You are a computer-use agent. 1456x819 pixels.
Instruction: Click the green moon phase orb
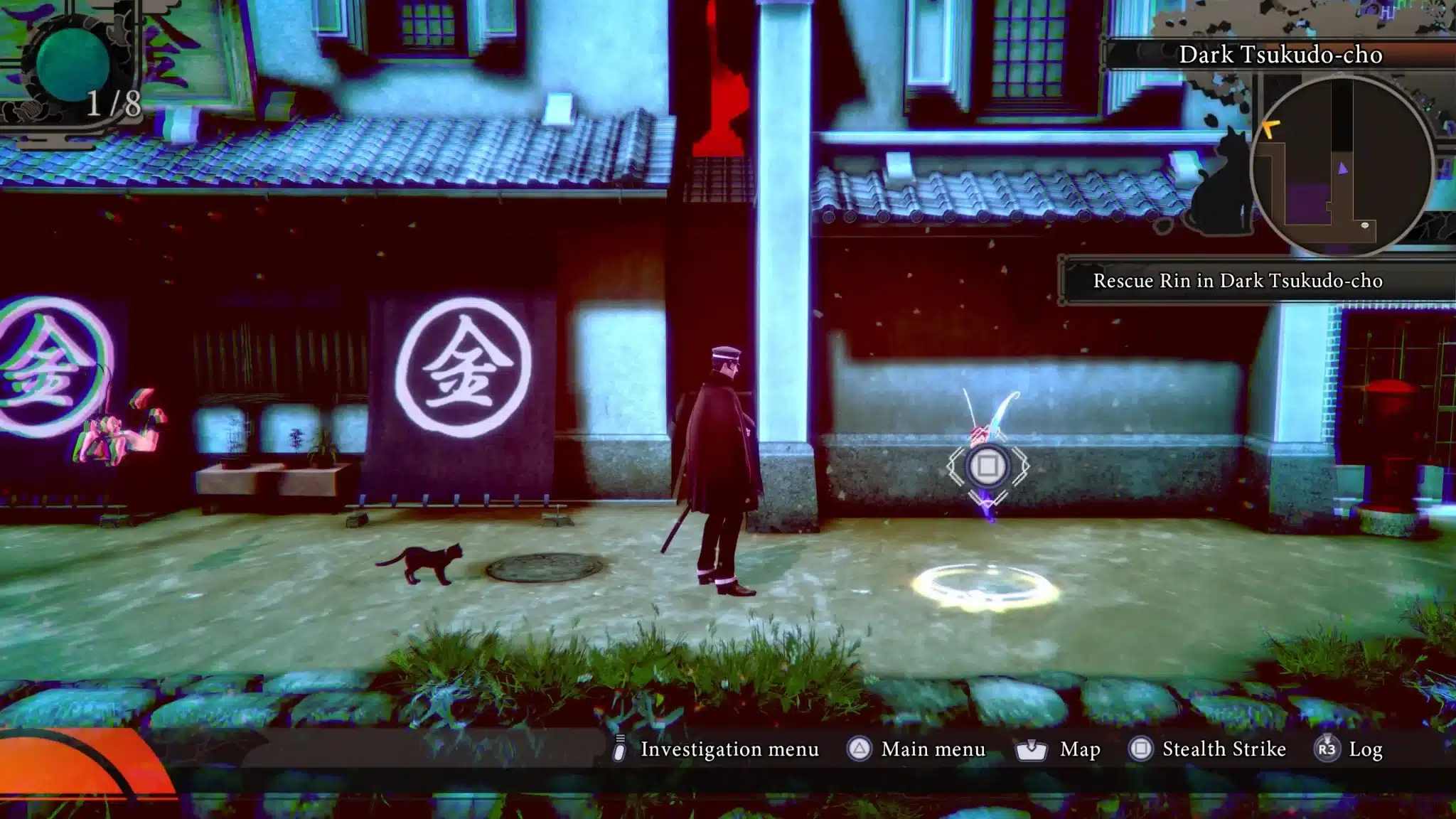coord(71,63)
